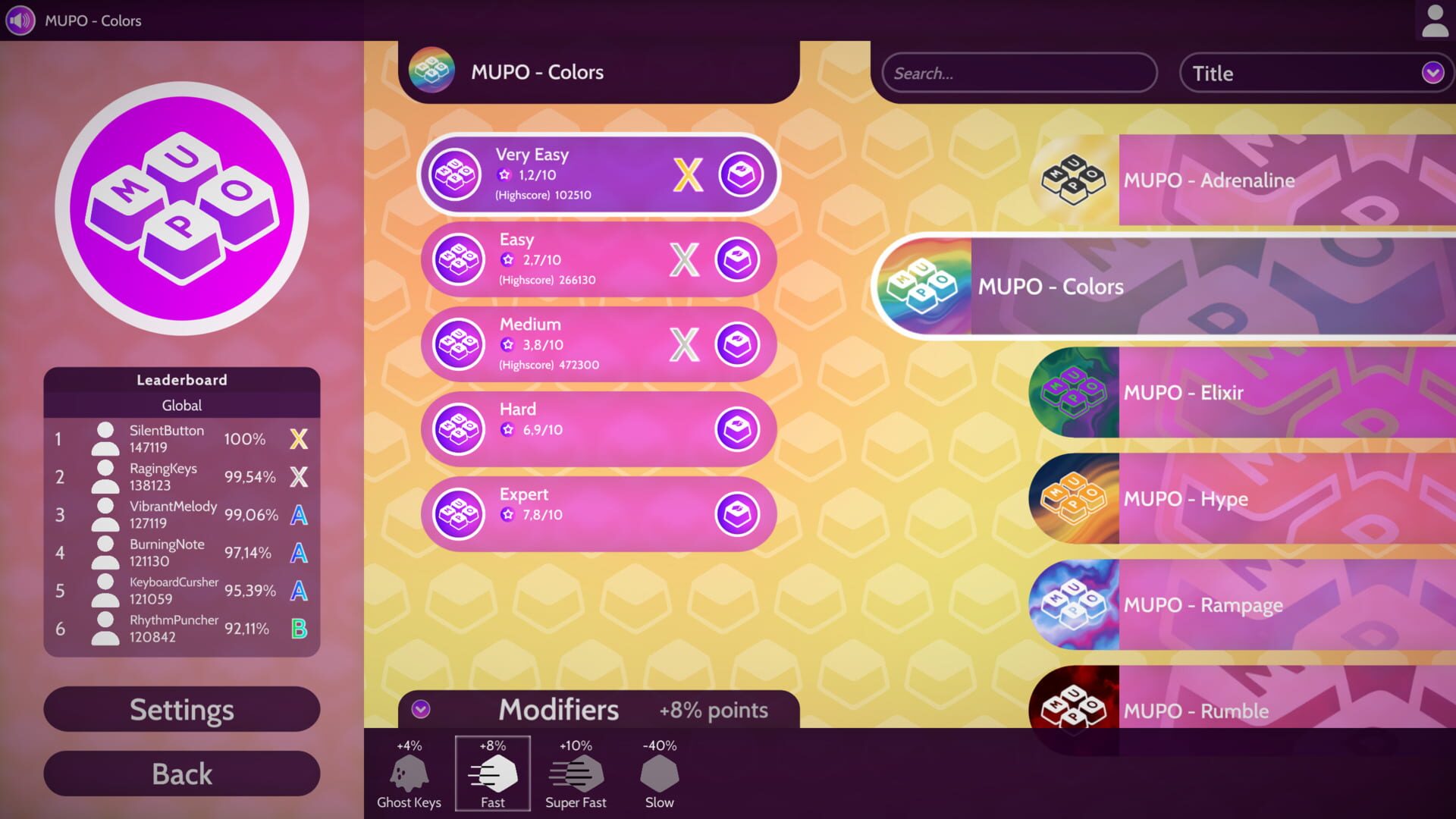The image size is (1456, 819).
Task: Open the Title sorting dropdown
Action: pos(1316,73)
